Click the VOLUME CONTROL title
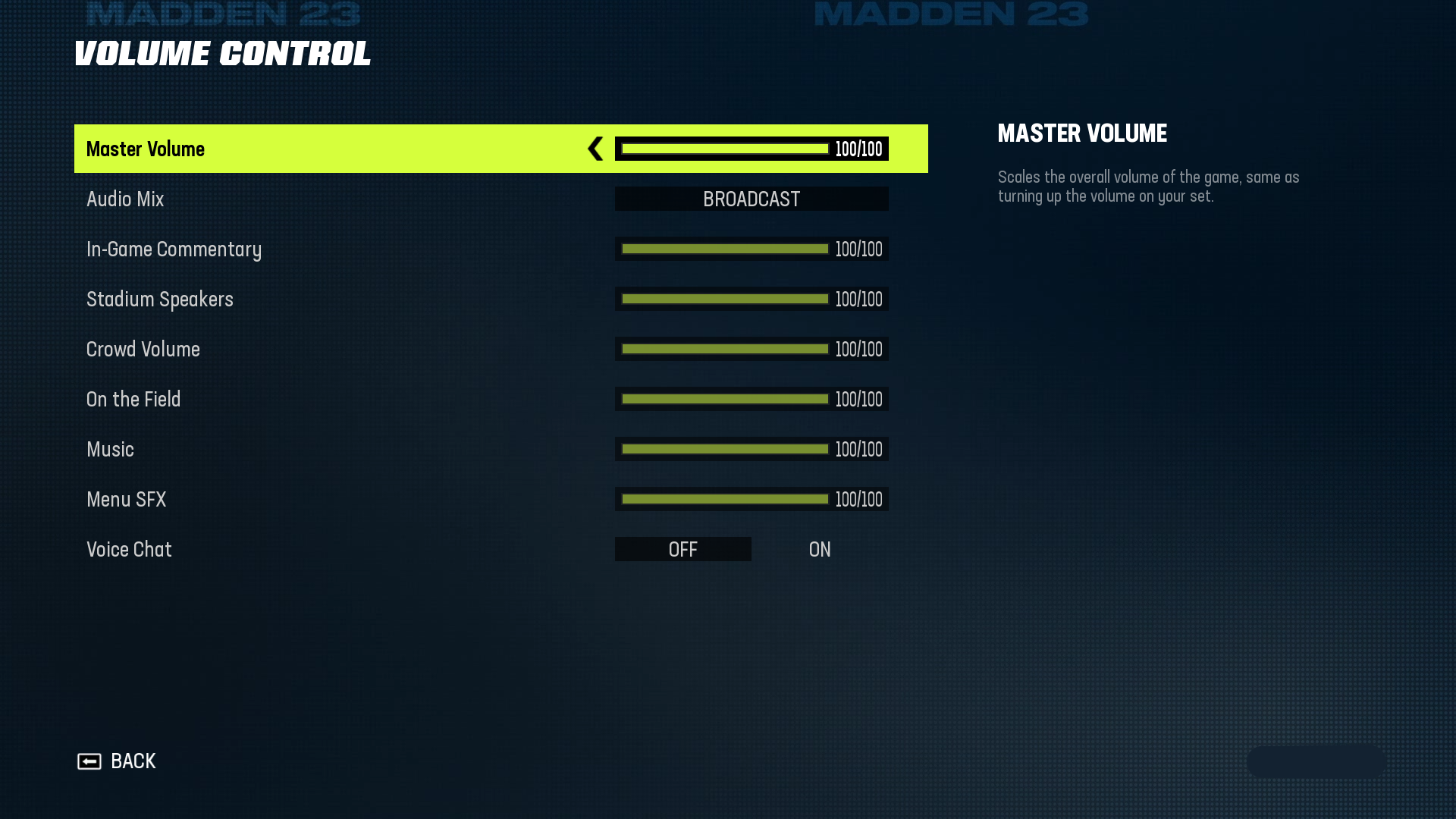The image size is (1456, 819). (223, 54)
